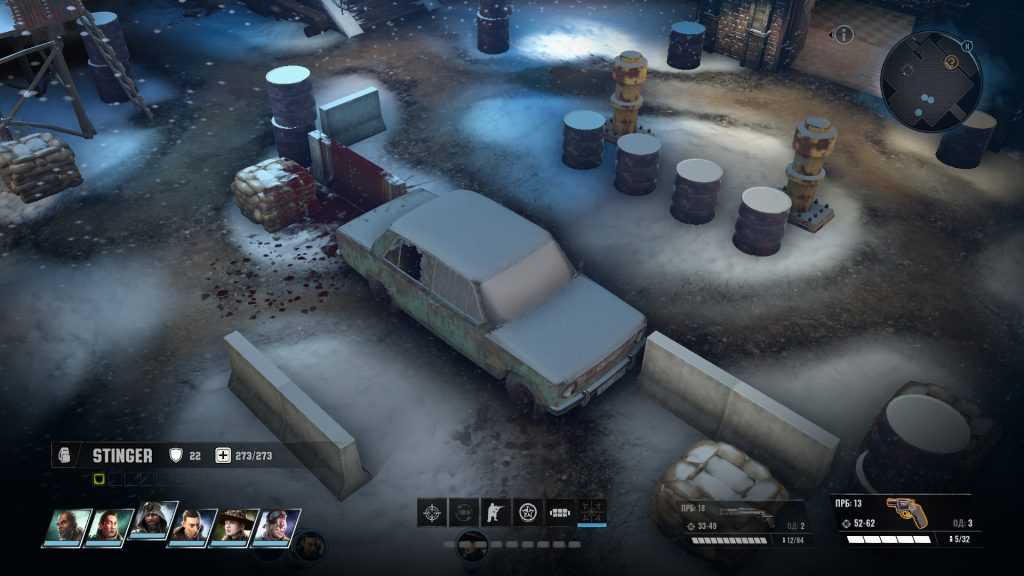Choose the portrait wearing a wide-brim hat

point(234,525)
